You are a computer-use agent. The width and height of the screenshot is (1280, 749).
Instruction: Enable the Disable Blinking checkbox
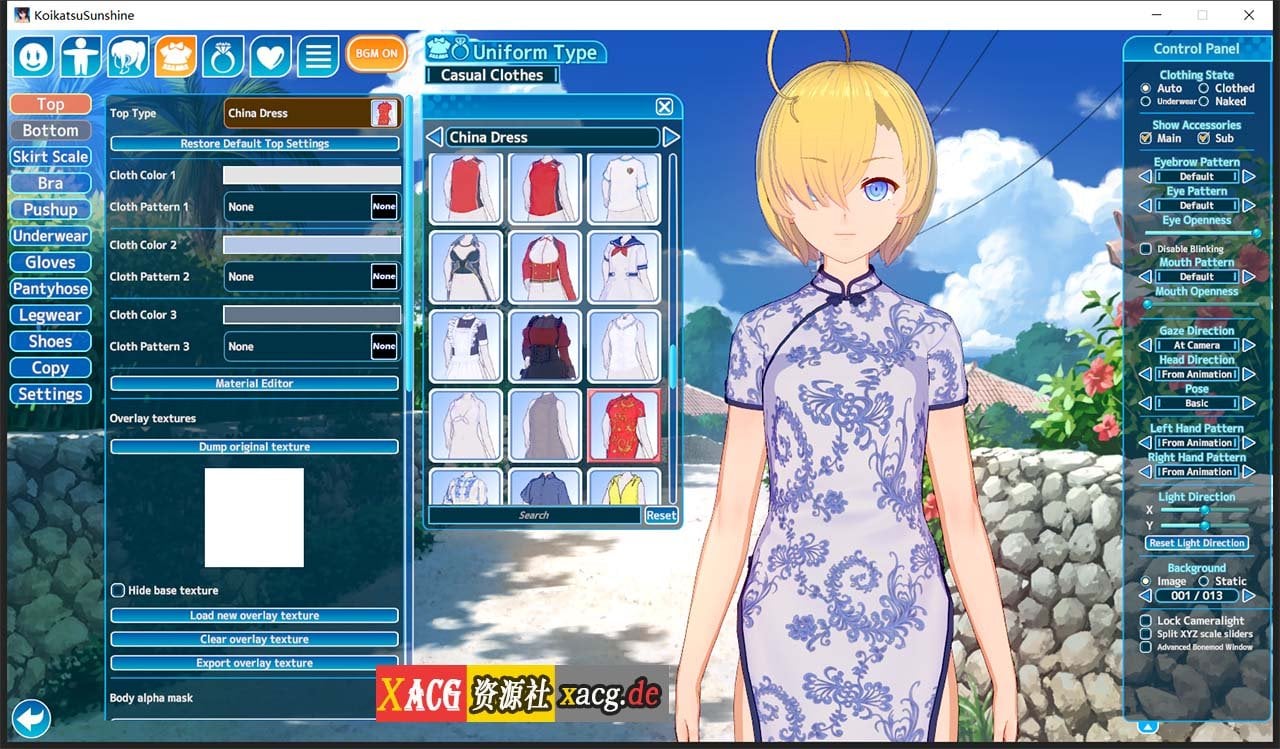tap(1144, 248)
